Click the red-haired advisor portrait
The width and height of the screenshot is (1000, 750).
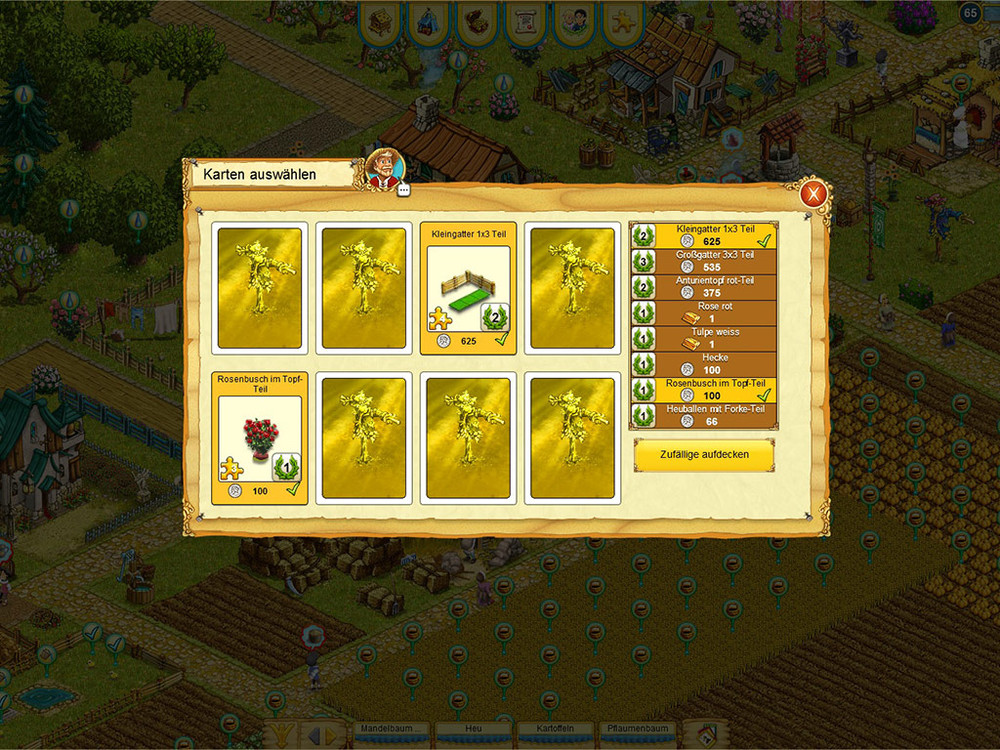(x=383, y=168)
